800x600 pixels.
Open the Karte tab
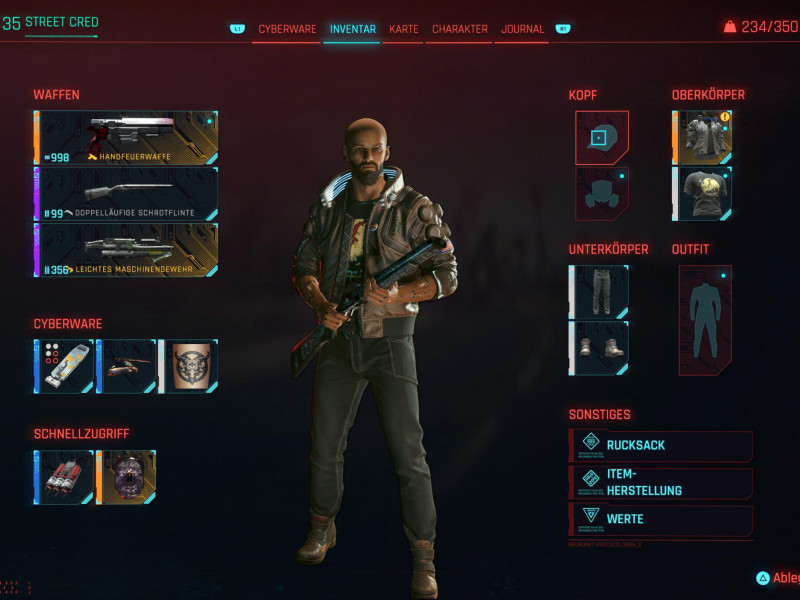404,29
